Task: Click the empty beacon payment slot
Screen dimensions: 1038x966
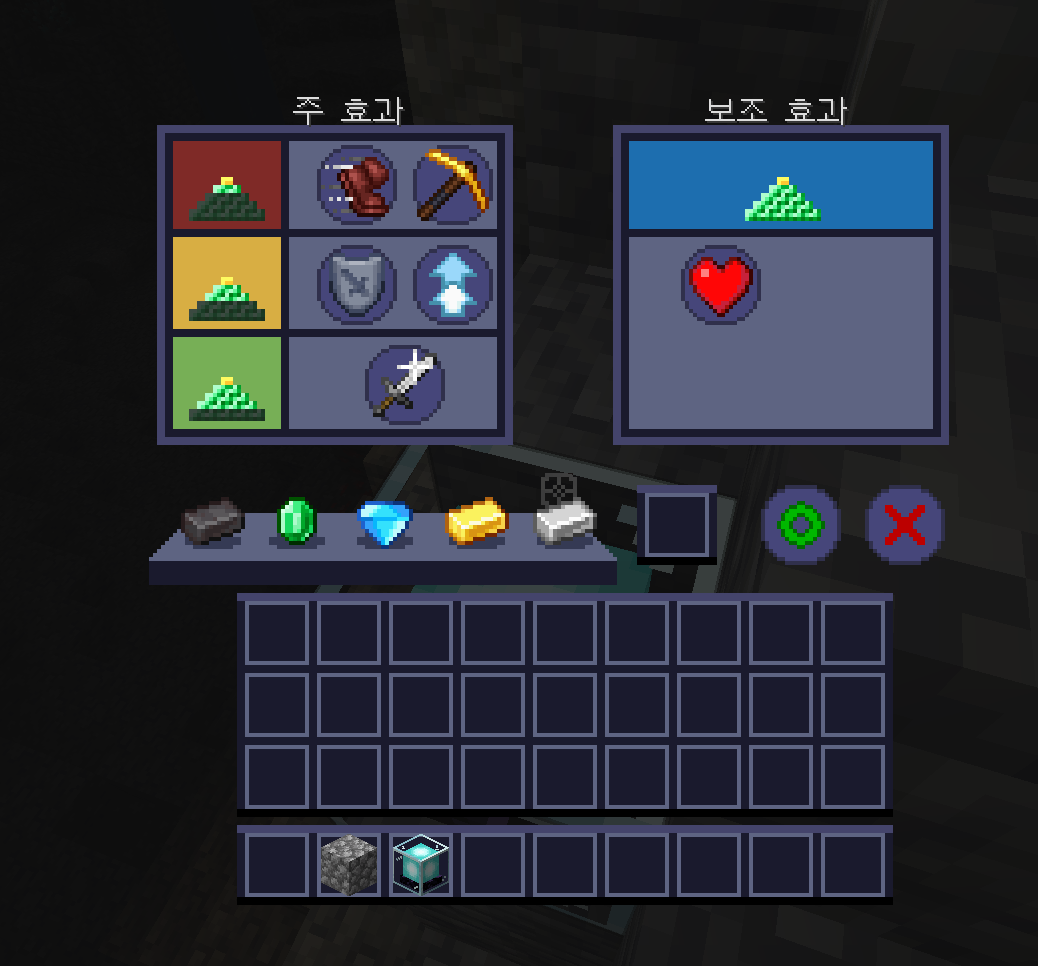Action: pos(677,525)
